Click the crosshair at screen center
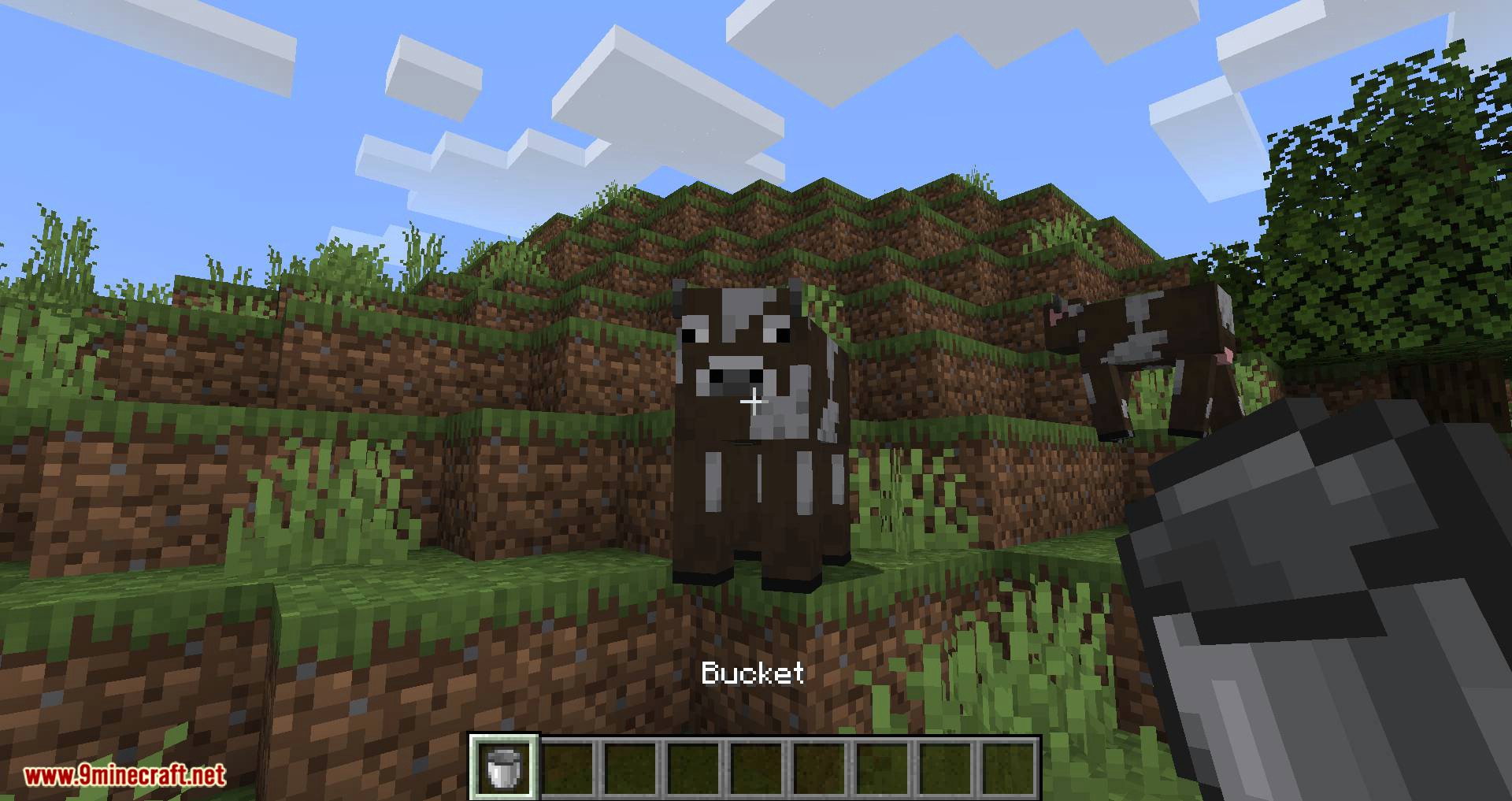This screenshot has width=1512, height=801. coord(754,402)
